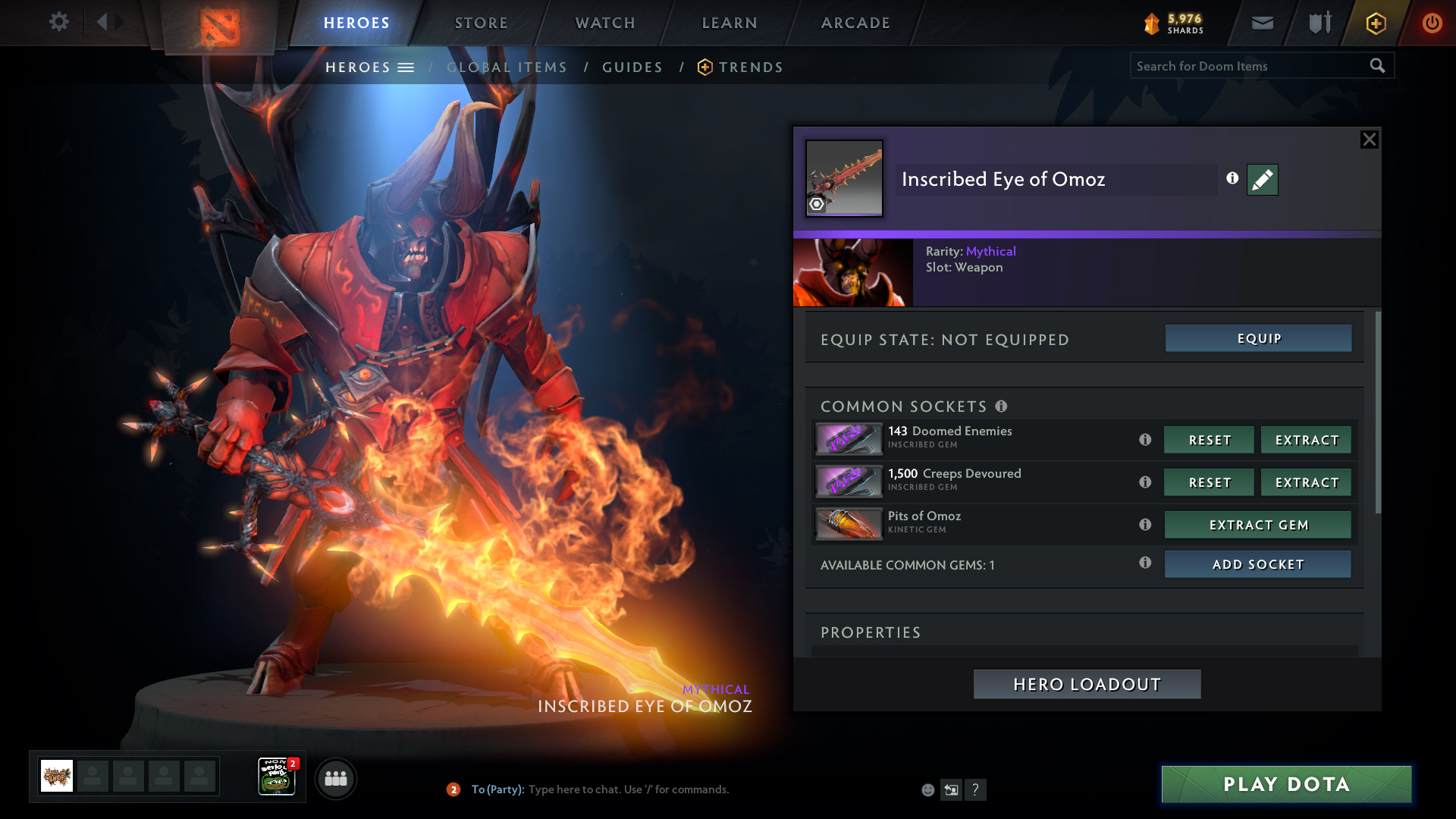Select the Arcade tab
Screen dimensions: 1456x819
[855, 23]
